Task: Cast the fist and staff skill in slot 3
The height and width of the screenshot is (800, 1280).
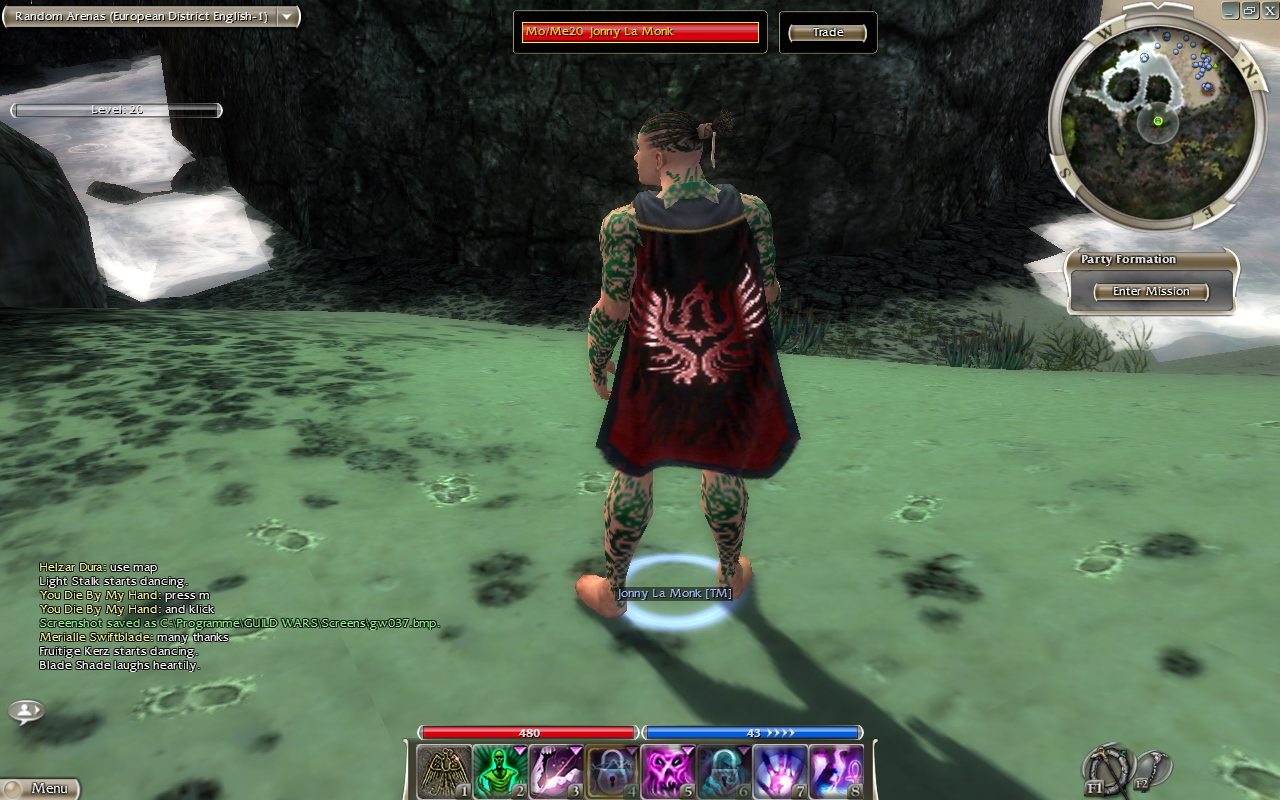Action: tap(555, 772)
